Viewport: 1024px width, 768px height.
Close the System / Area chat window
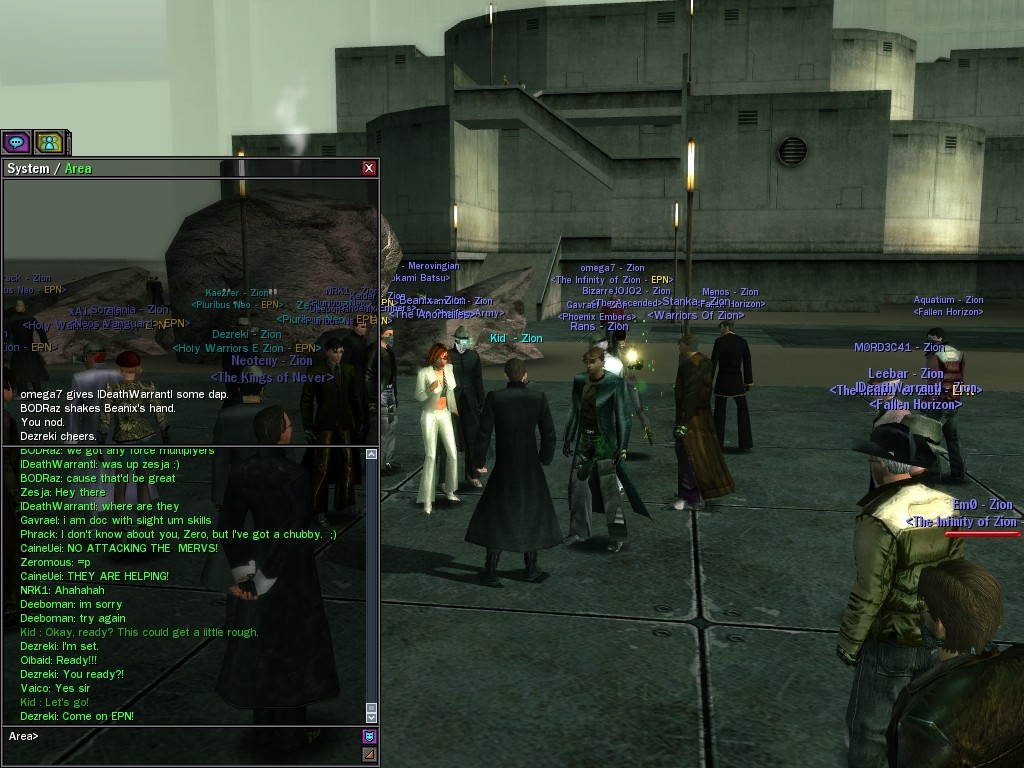(x=369, y=168)
